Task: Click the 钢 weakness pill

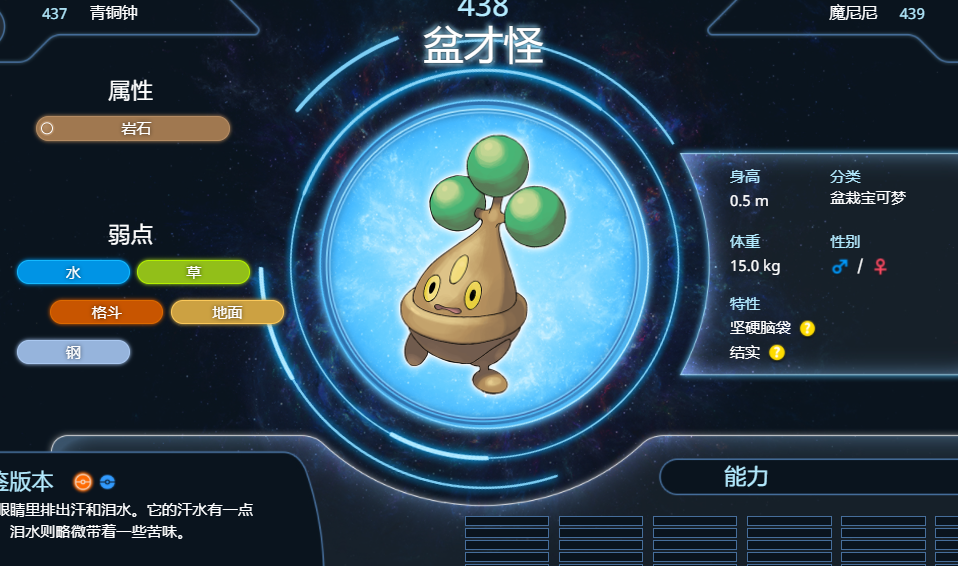Action: point(73,352)
